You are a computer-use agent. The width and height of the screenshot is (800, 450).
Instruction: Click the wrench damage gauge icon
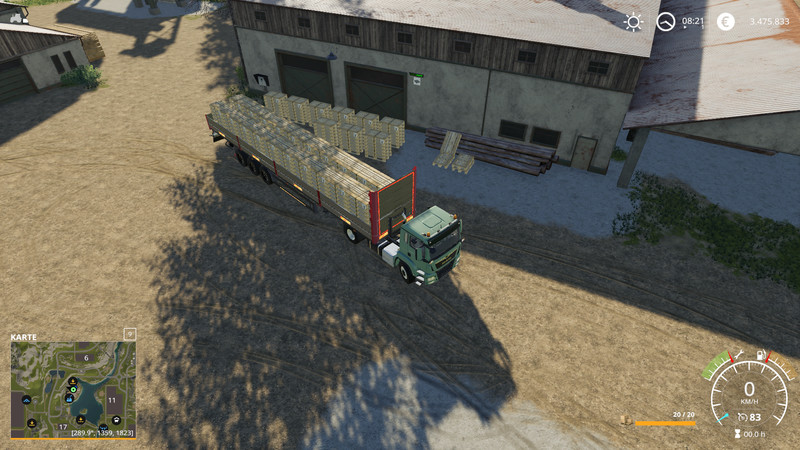(739, 354)
